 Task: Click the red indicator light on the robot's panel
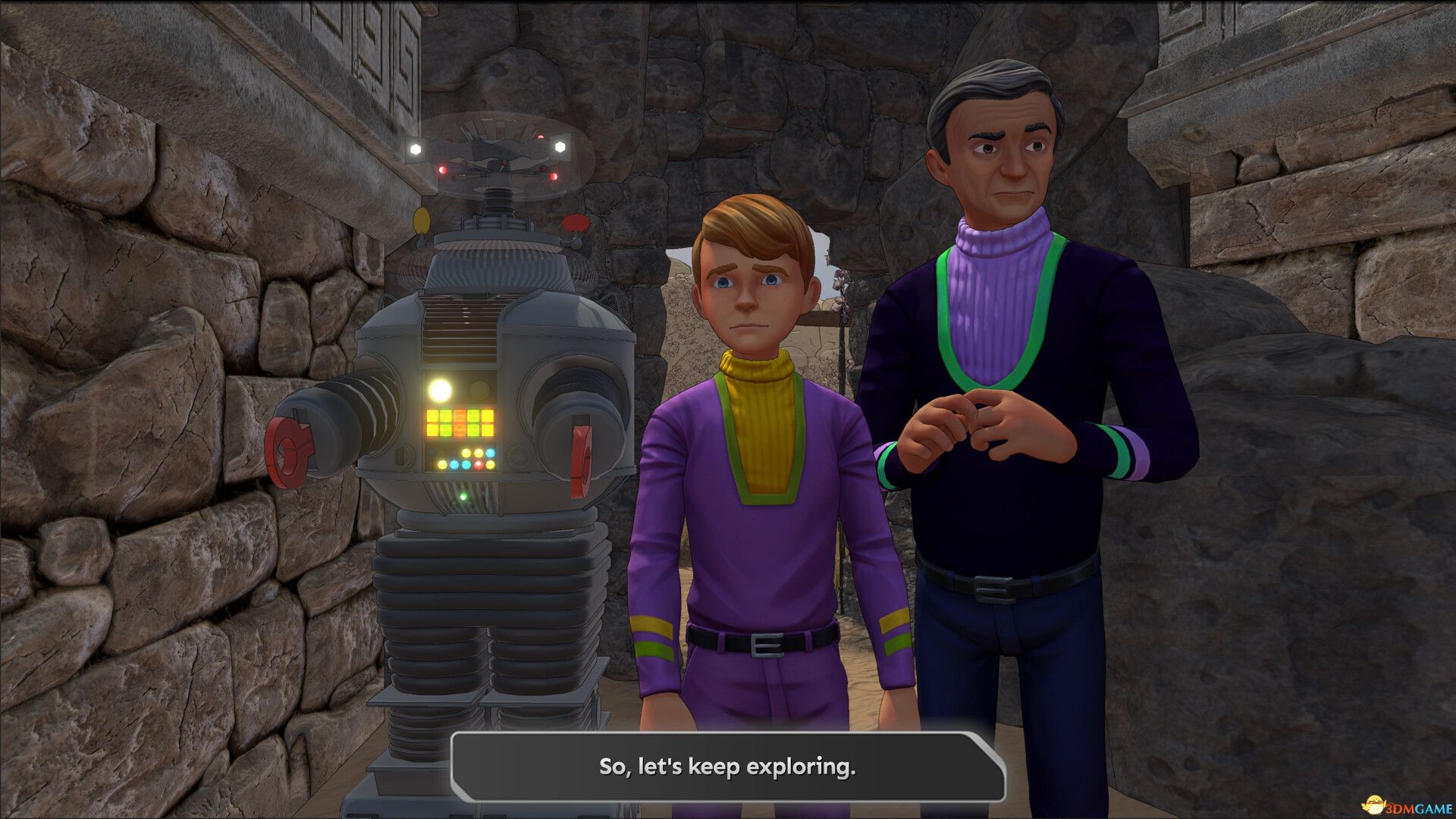pyautogui.click(x=479, y=465)
